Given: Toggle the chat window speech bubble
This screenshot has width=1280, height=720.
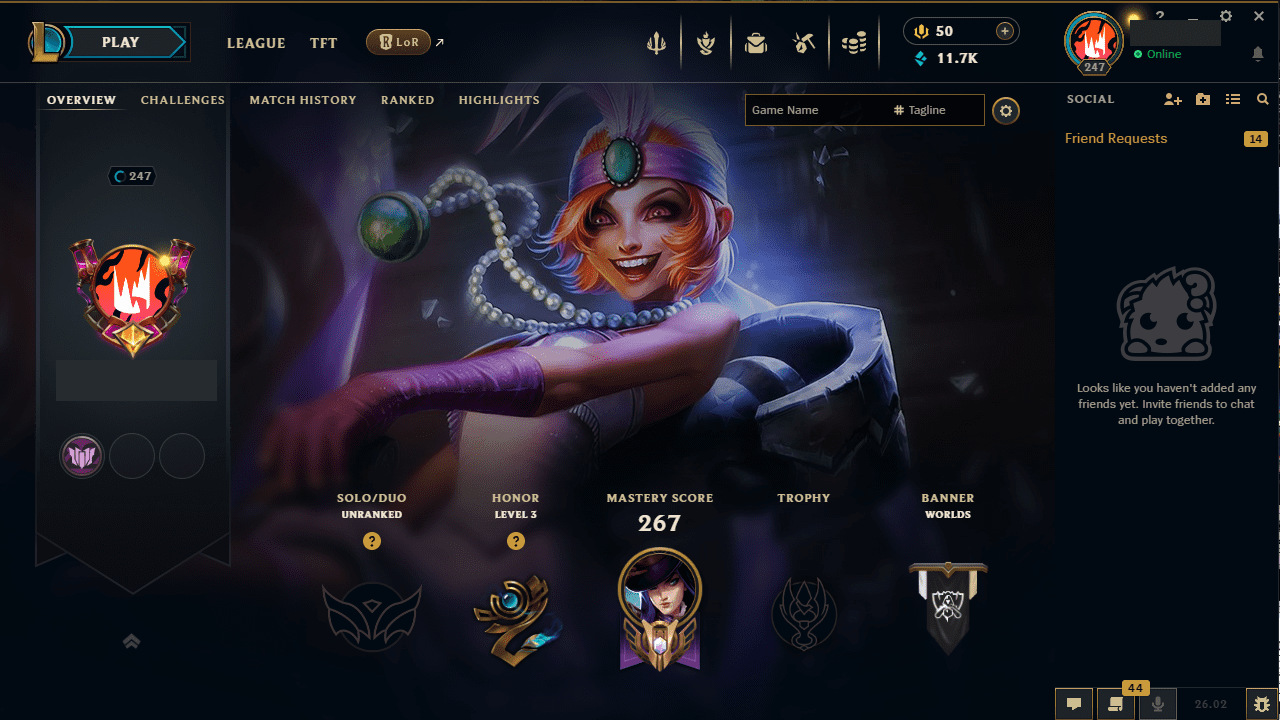Looking at the screenshot, I should 1074,704.
